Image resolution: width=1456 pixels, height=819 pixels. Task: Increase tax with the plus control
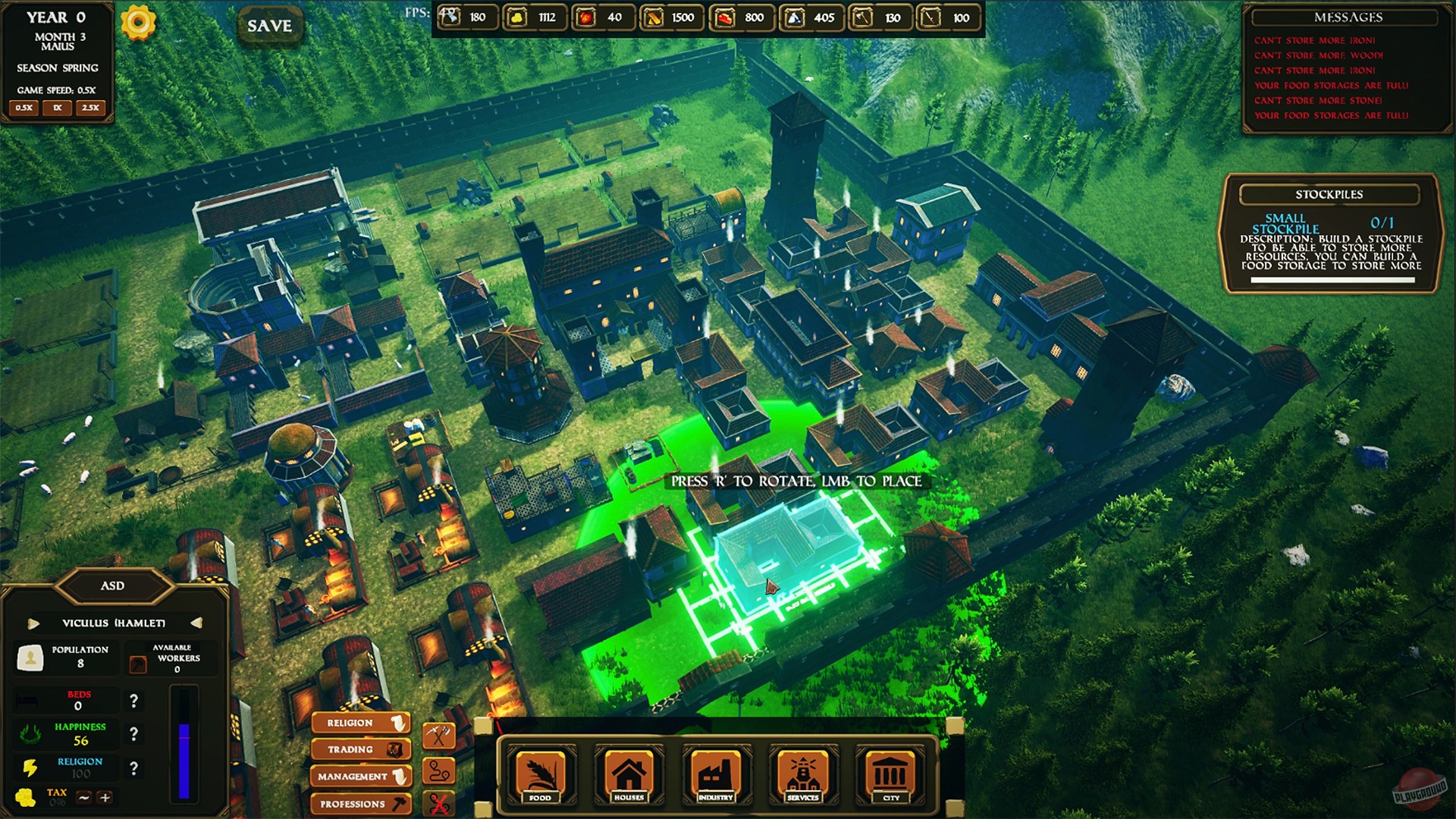click(x=103, y=797)
